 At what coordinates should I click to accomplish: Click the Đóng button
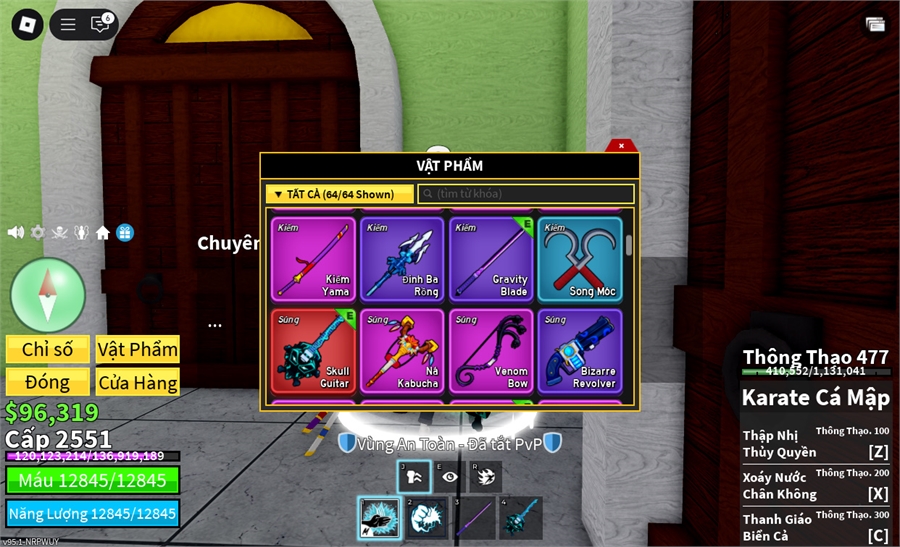tap(48, 382)
